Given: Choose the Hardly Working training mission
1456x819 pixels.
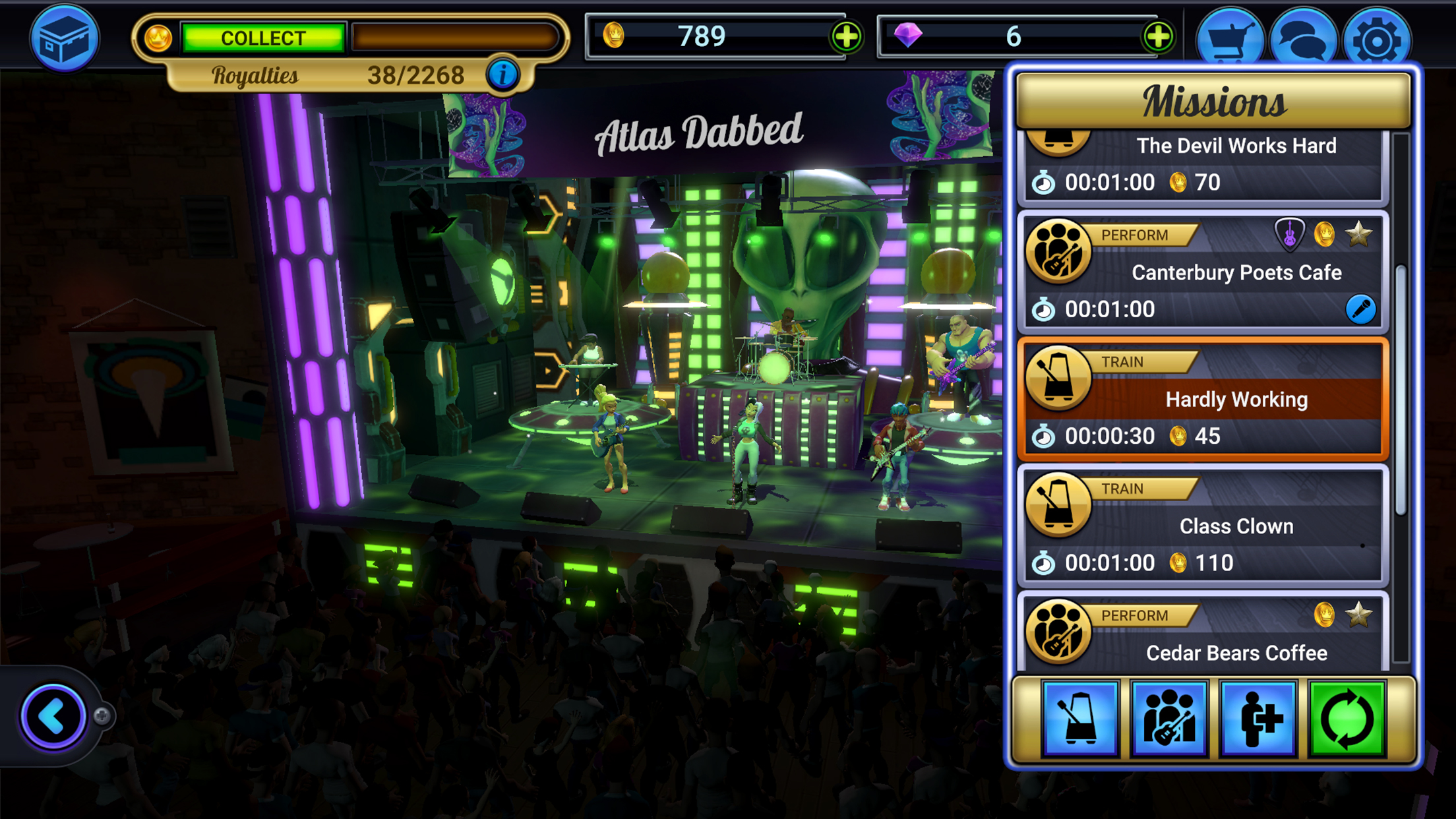Looking at the screenshot, I should coord(1203,399).
